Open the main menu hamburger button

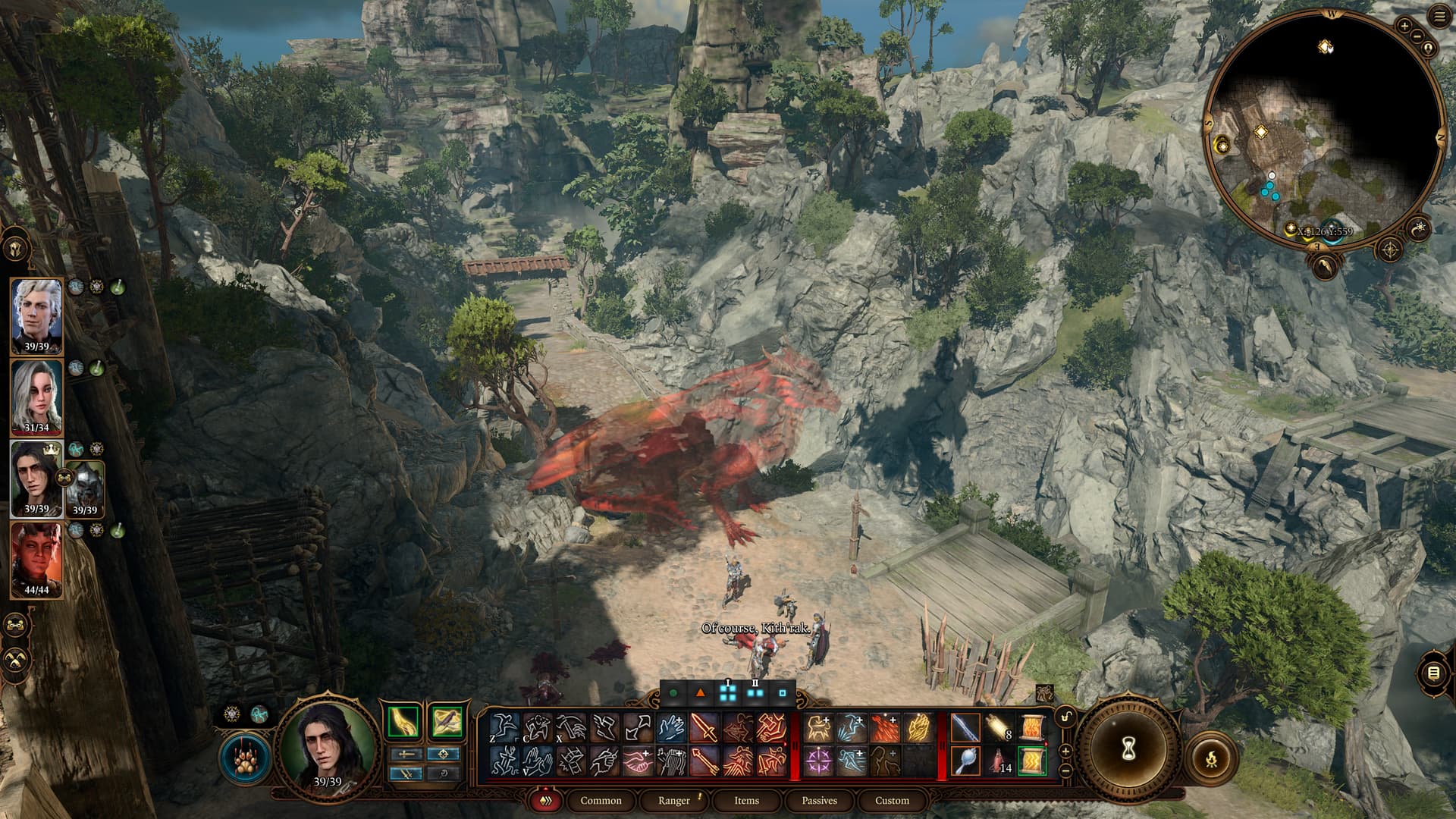[1439, 18]
